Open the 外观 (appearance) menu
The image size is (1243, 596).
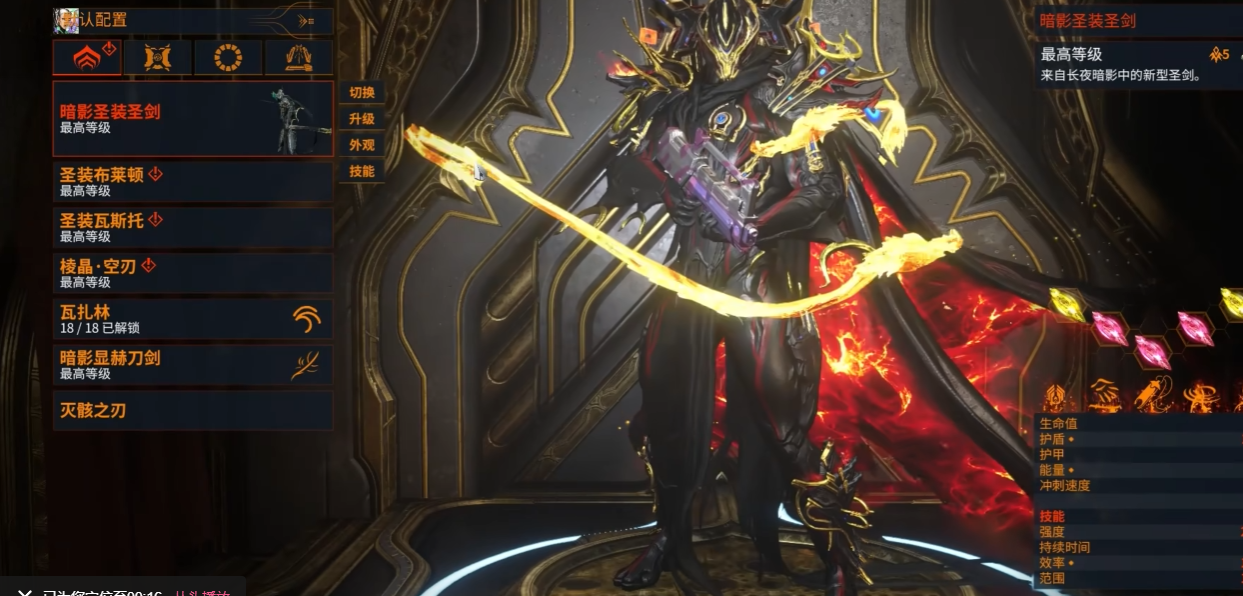[361, 145]
